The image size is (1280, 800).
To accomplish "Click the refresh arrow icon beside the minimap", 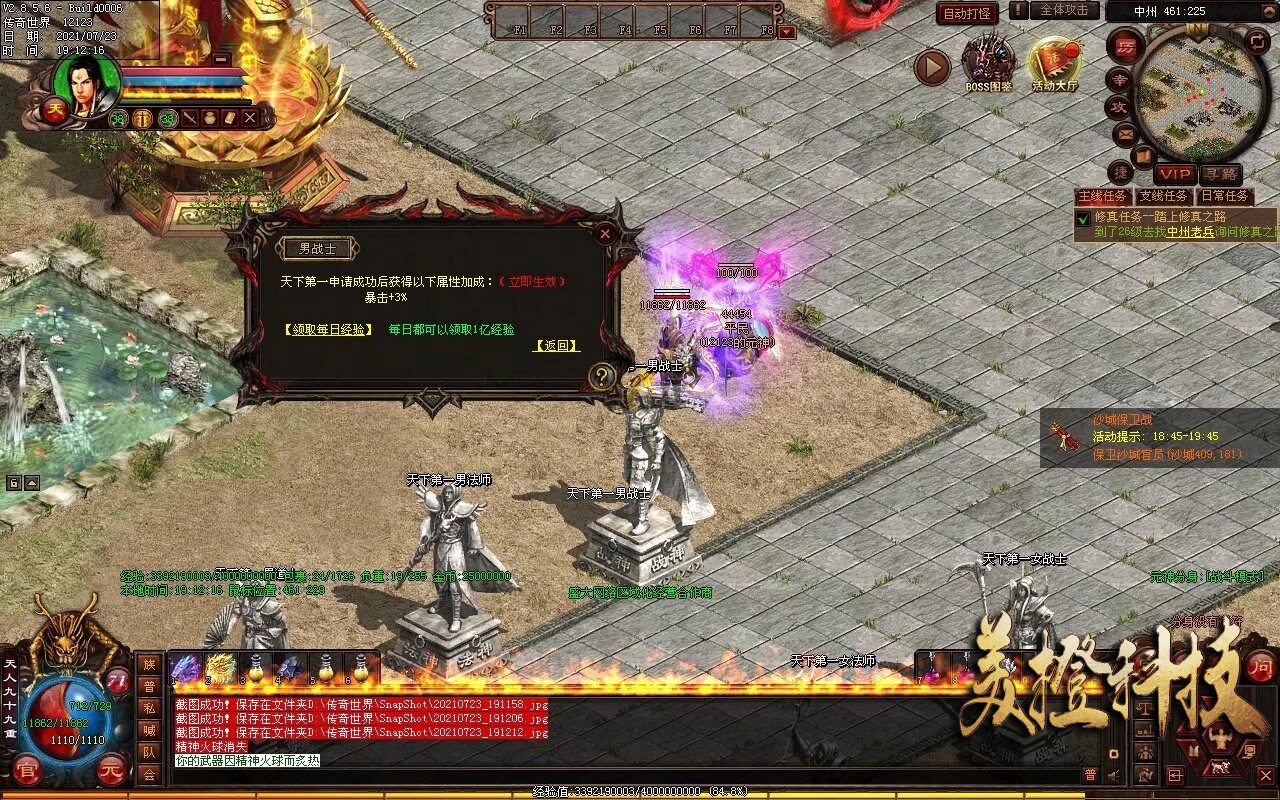I will [1256, 40].
